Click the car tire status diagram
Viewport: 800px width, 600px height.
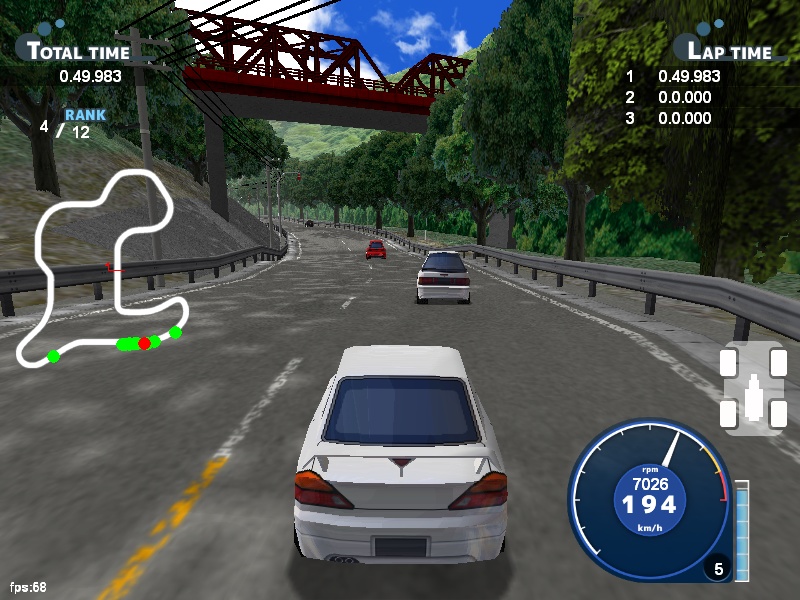click(x=753, y=388)
